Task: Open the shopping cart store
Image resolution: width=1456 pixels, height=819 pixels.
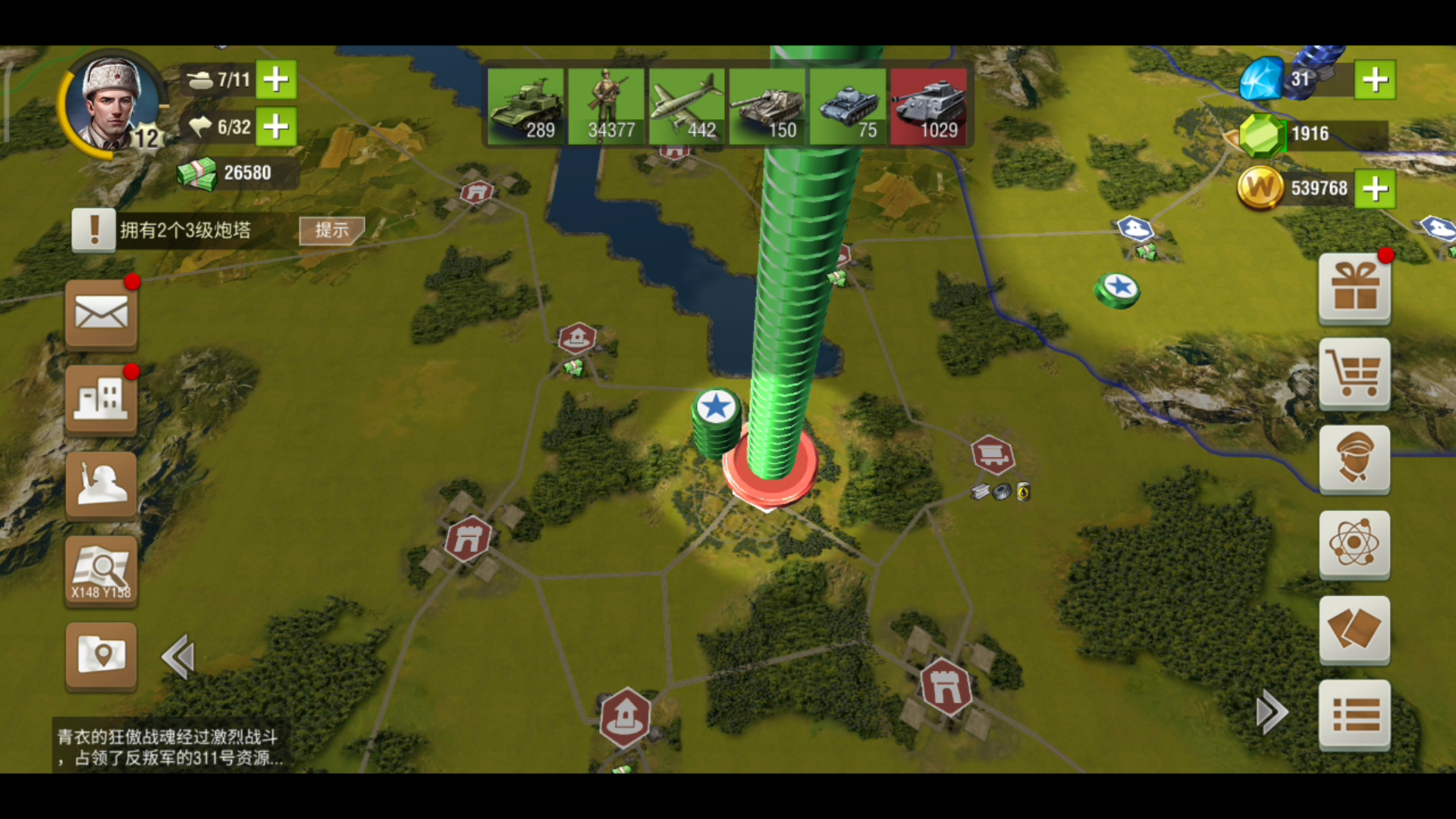Action: 1355,374
